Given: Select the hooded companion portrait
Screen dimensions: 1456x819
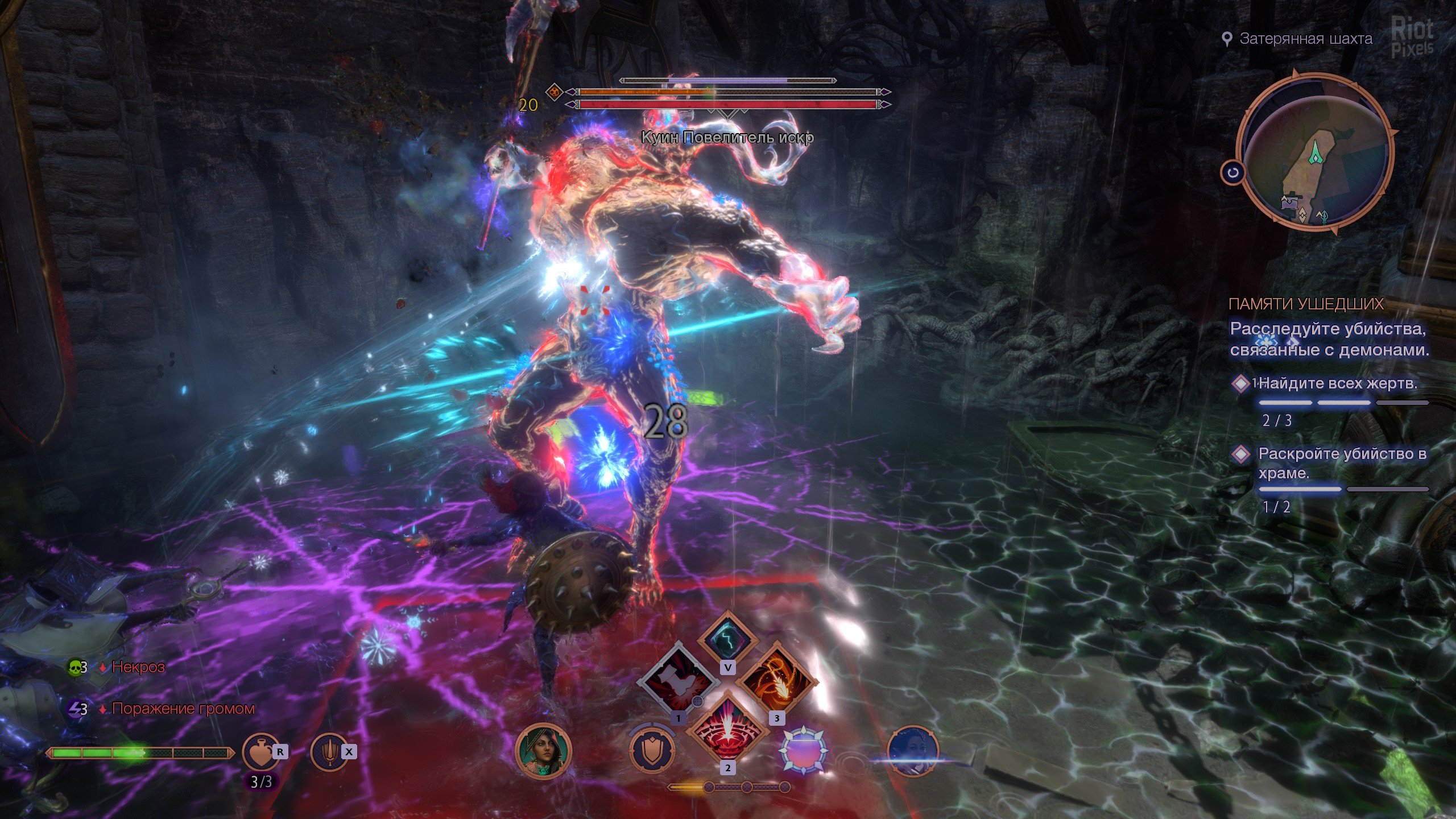Looking at the screenshot, I should coord(543,751).
